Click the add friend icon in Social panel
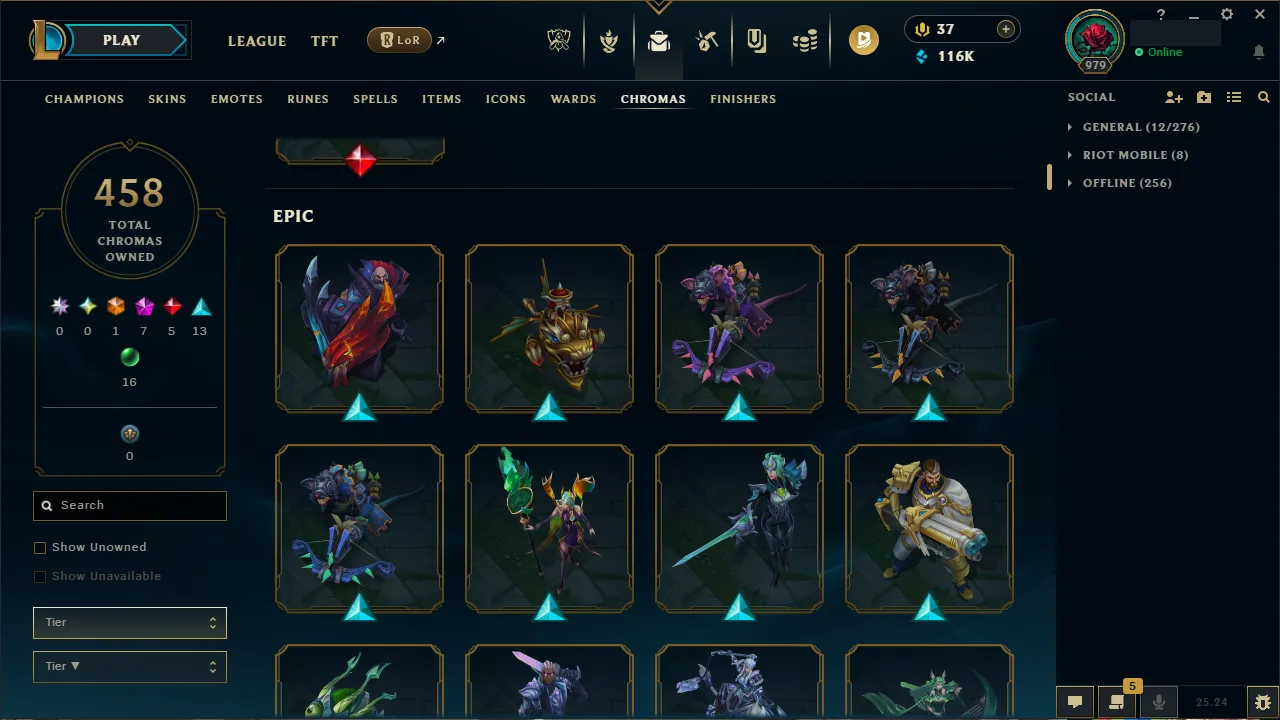This screenshot has height=720, width=1280. tap(1173, 97)
